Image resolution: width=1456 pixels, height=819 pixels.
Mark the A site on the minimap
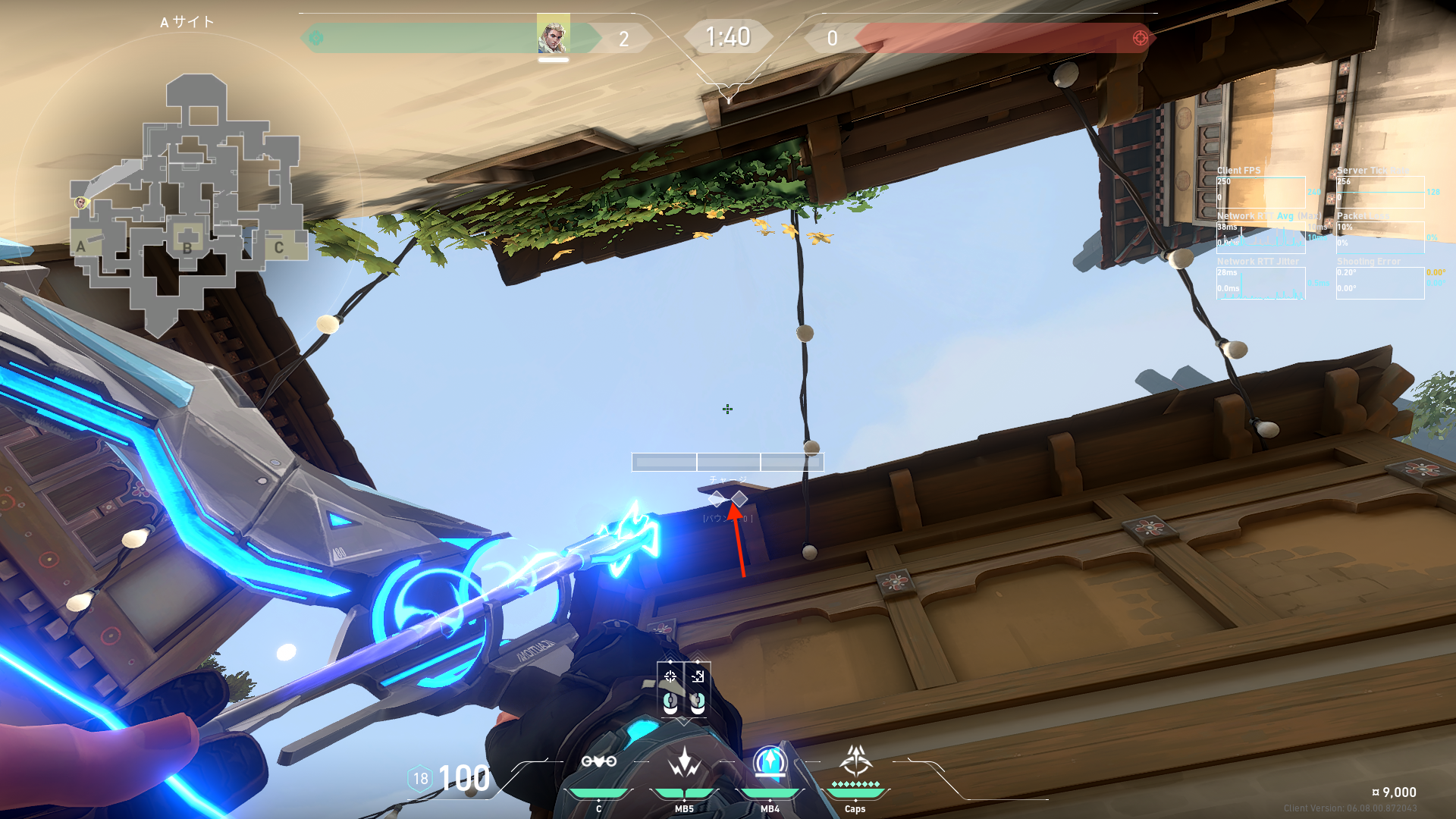click(x=81, y=246)
